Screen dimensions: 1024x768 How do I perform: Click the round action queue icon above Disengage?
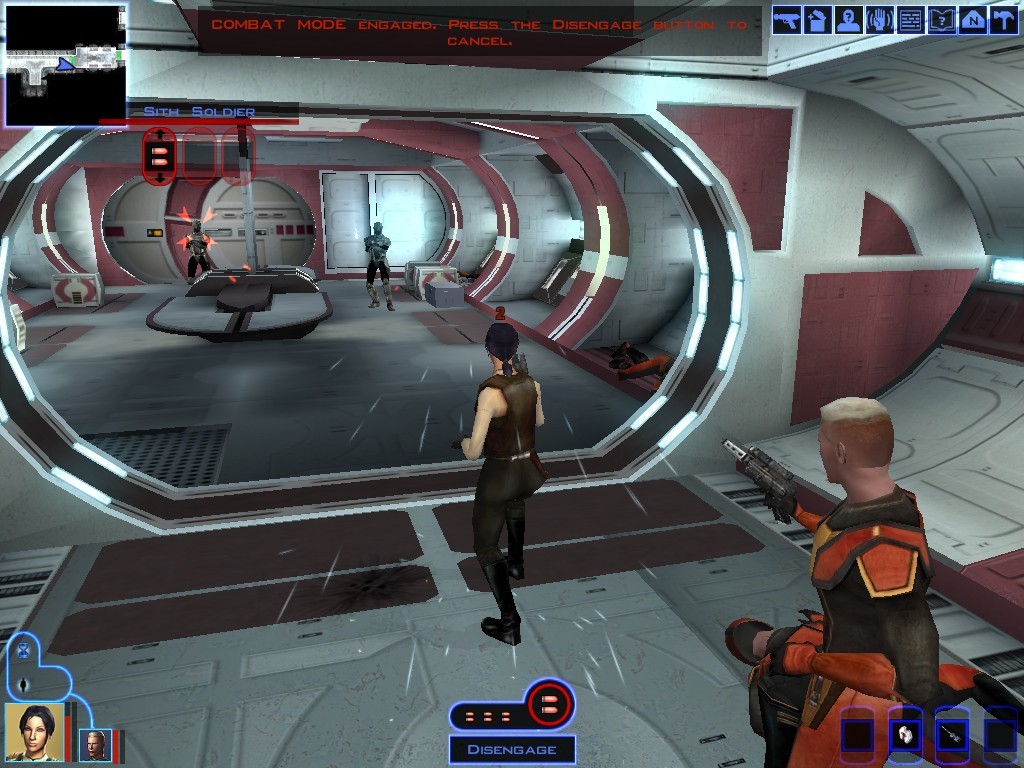pos(549,705)
